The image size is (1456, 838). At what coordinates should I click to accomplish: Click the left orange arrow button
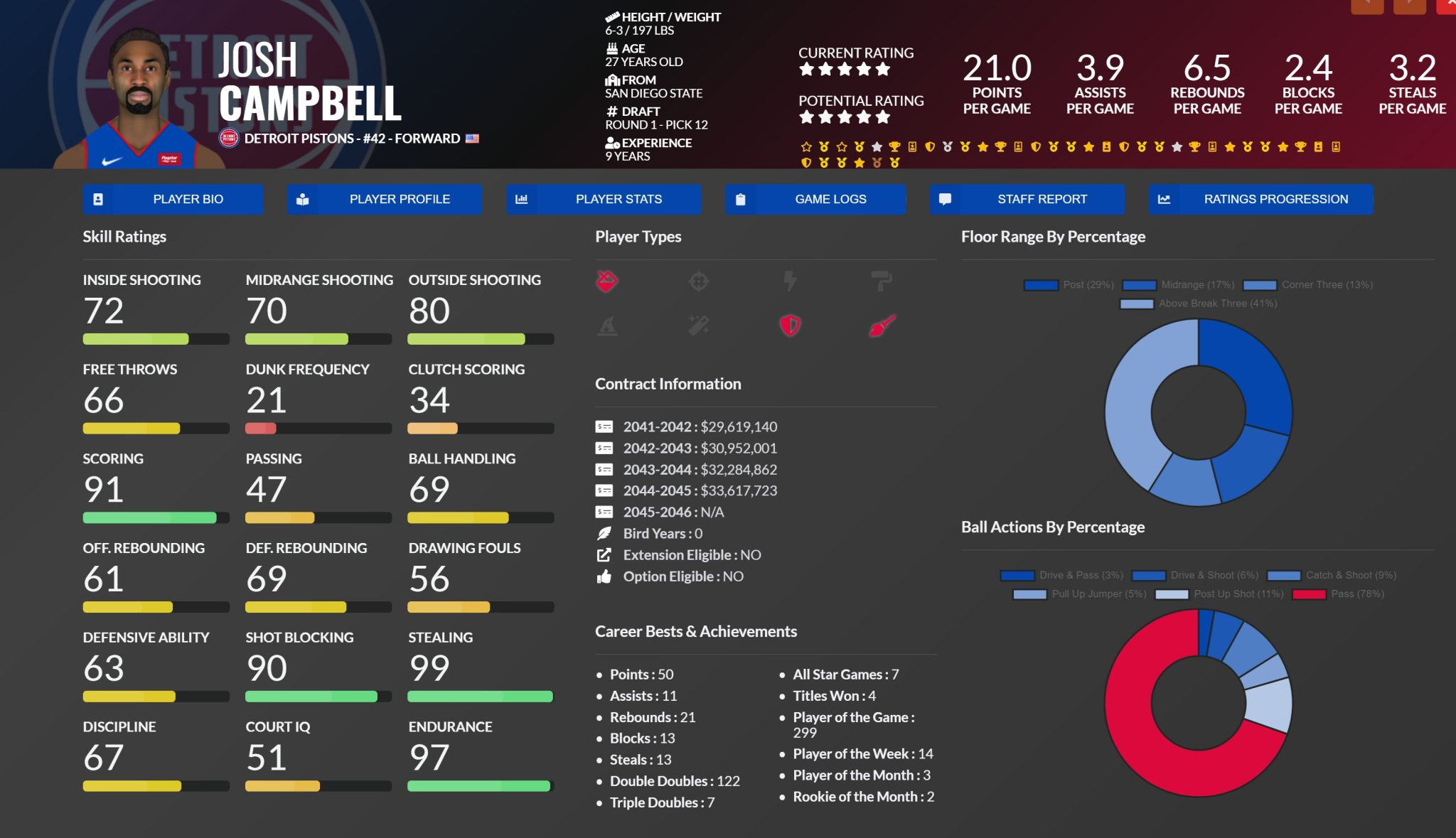(x=1366, y=6)
